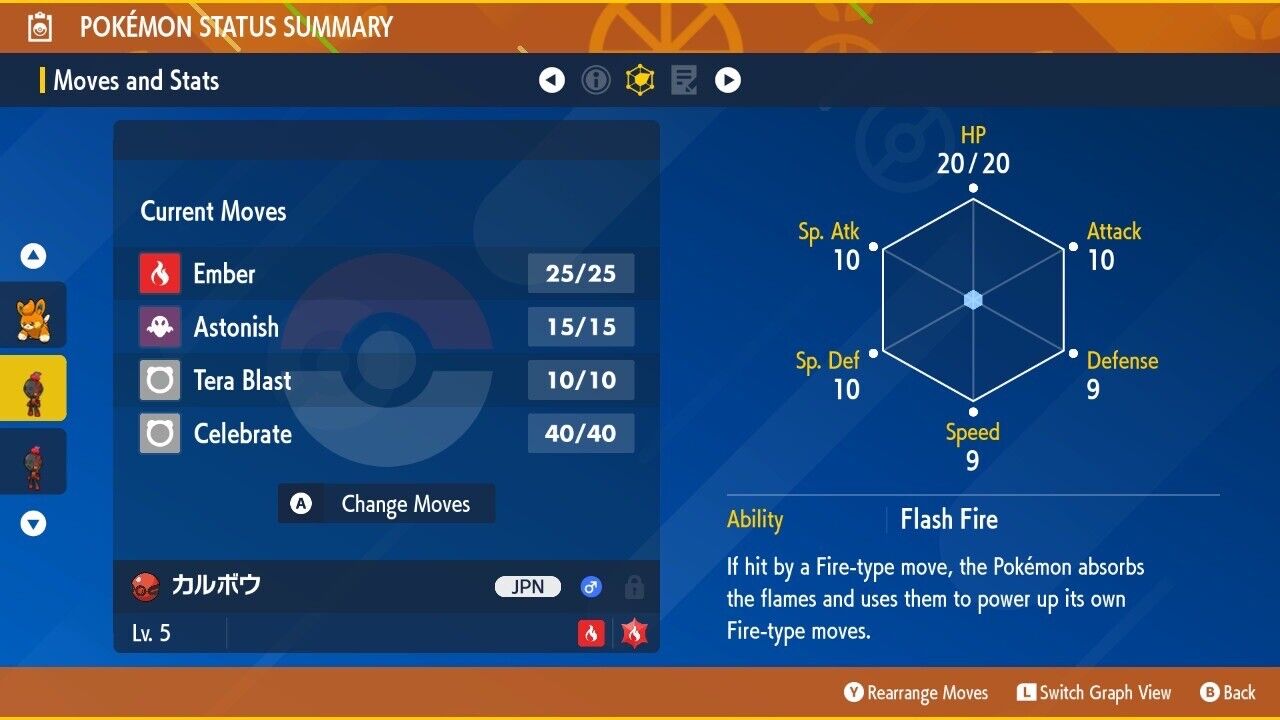Open the Change Moves option
The width and height of the screenshot is (1280, 720).
point(386,504)
